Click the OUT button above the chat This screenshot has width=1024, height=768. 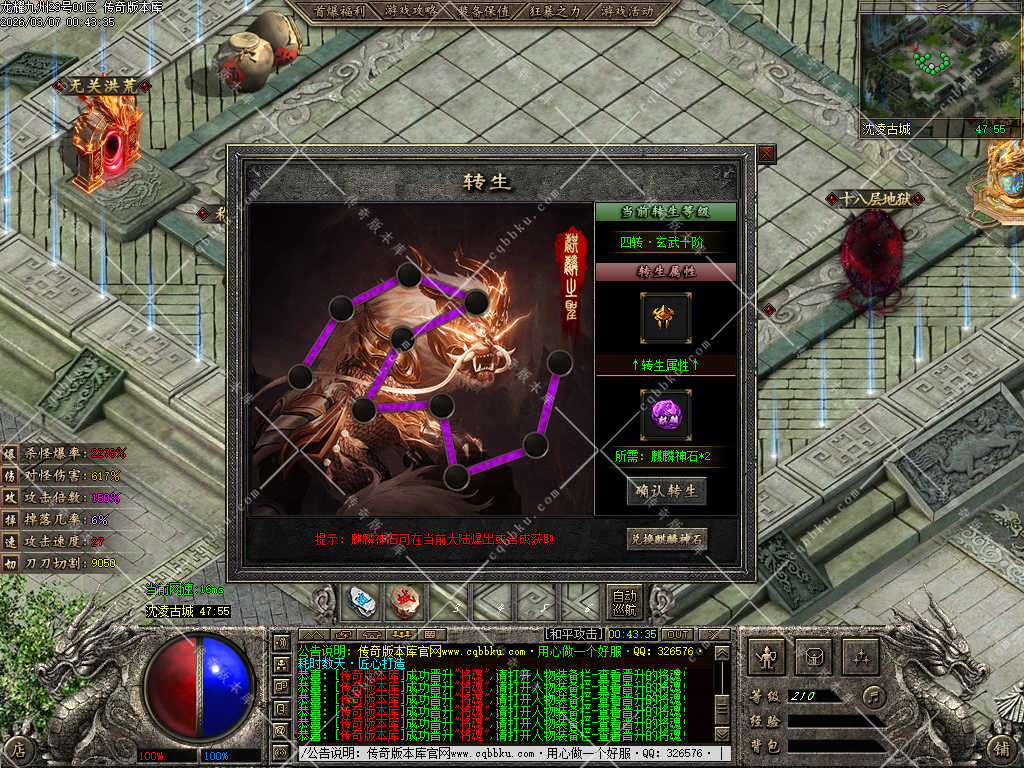pyautogui.click(x=677, y=634)
